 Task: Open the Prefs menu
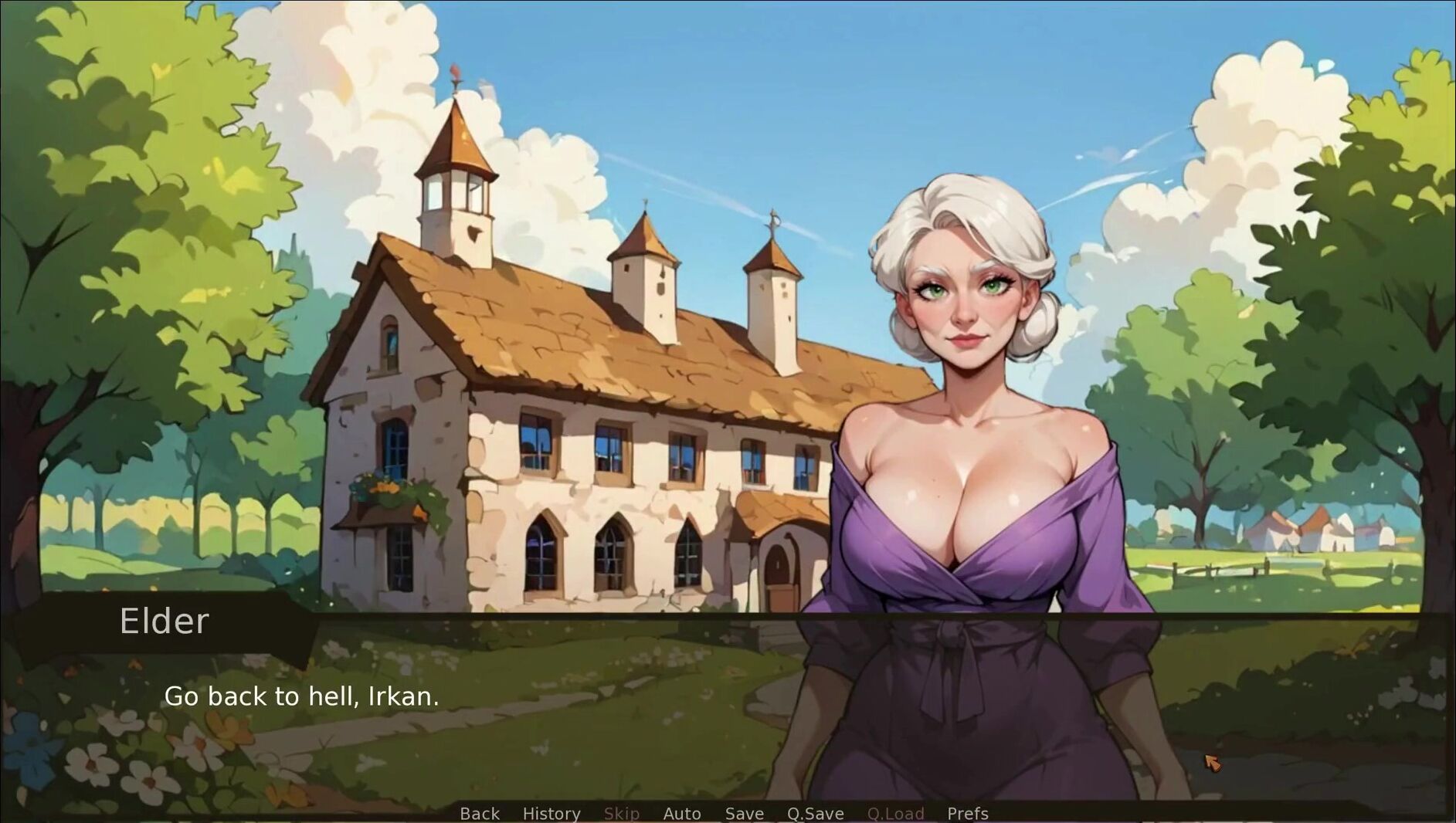click(x=968, y=813)
